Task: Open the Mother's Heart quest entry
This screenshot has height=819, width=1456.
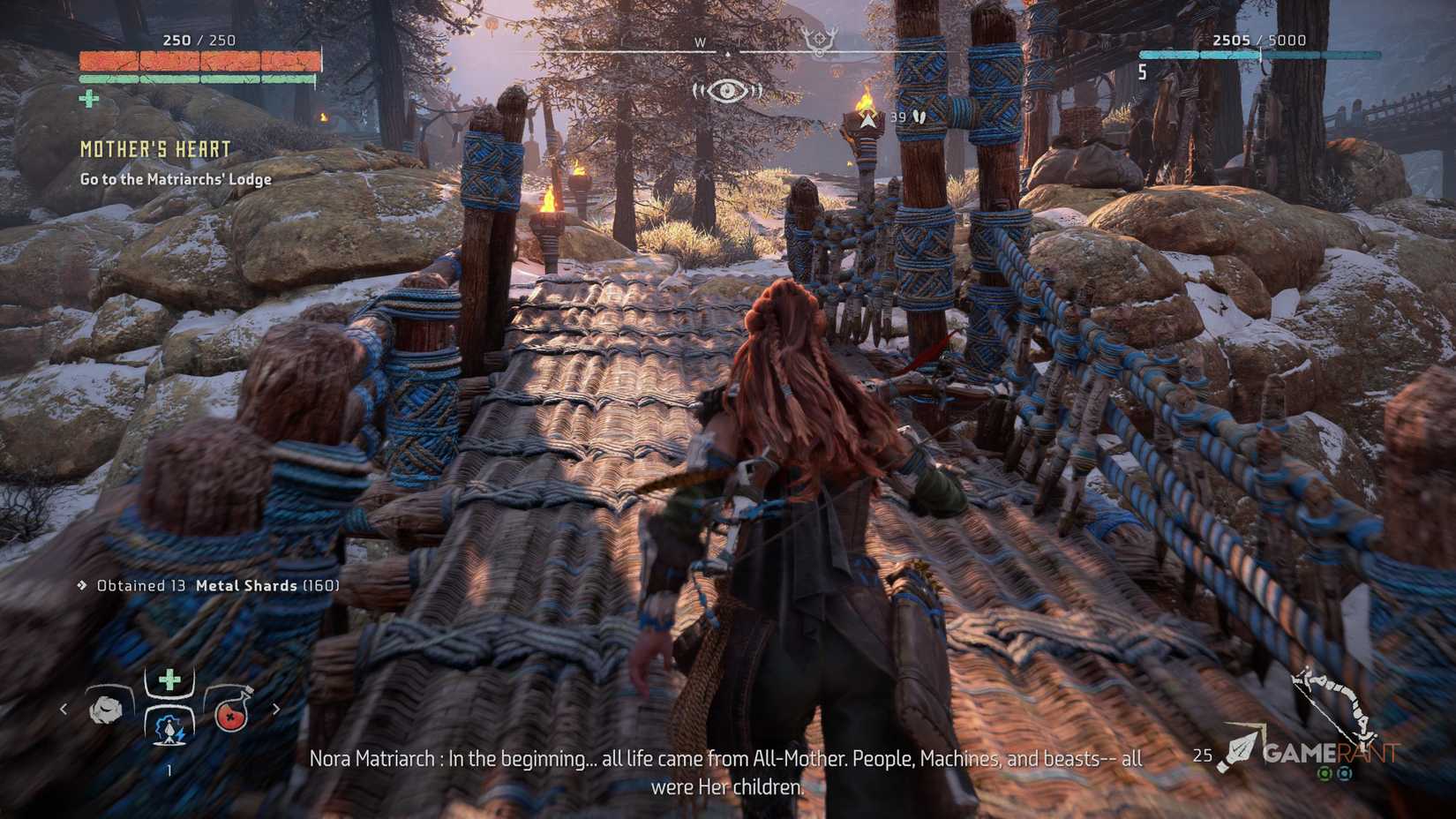Action: coord(155,149)
